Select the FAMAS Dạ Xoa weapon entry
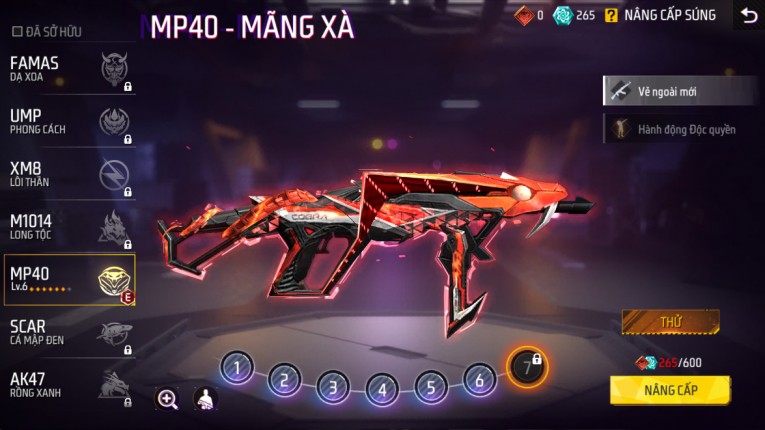The width and height of the screenshot is (765, 430). [68, 69]
